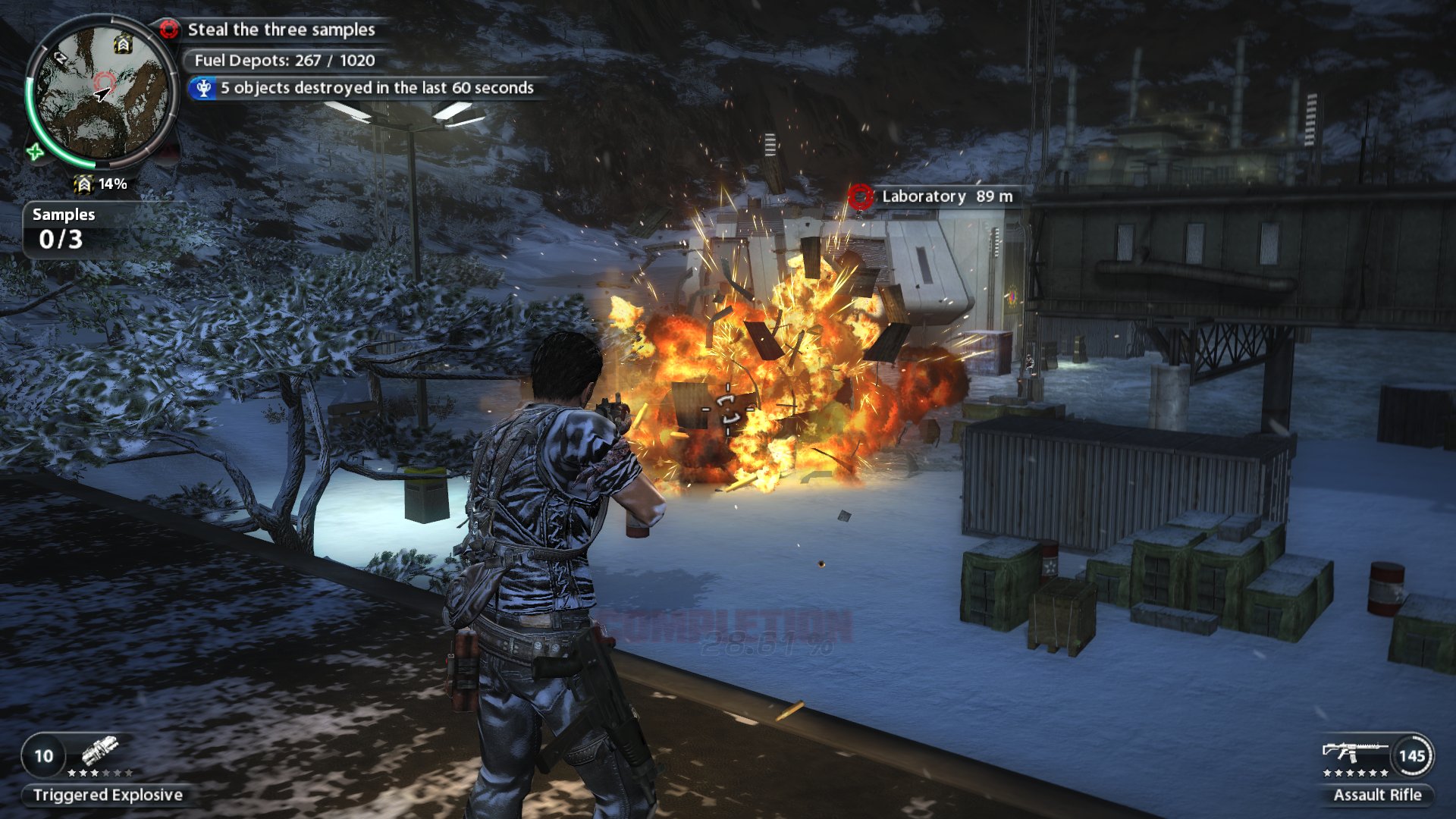
Task: Click the blue trophy destruction notification icon
Action: tap(203, 88)
